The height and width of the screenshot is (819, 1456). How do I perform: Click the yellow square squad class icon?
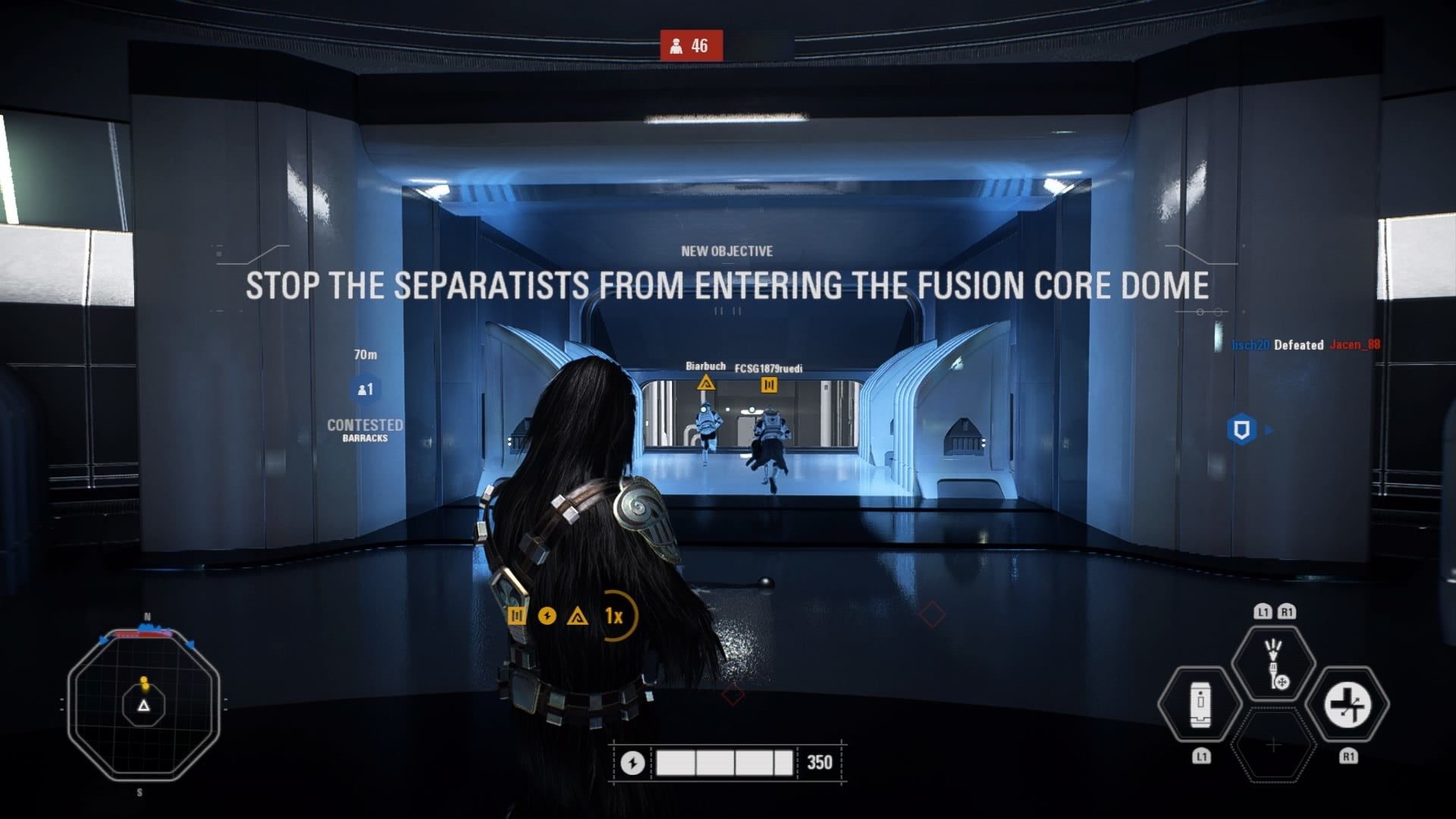(x=517, y=616)
